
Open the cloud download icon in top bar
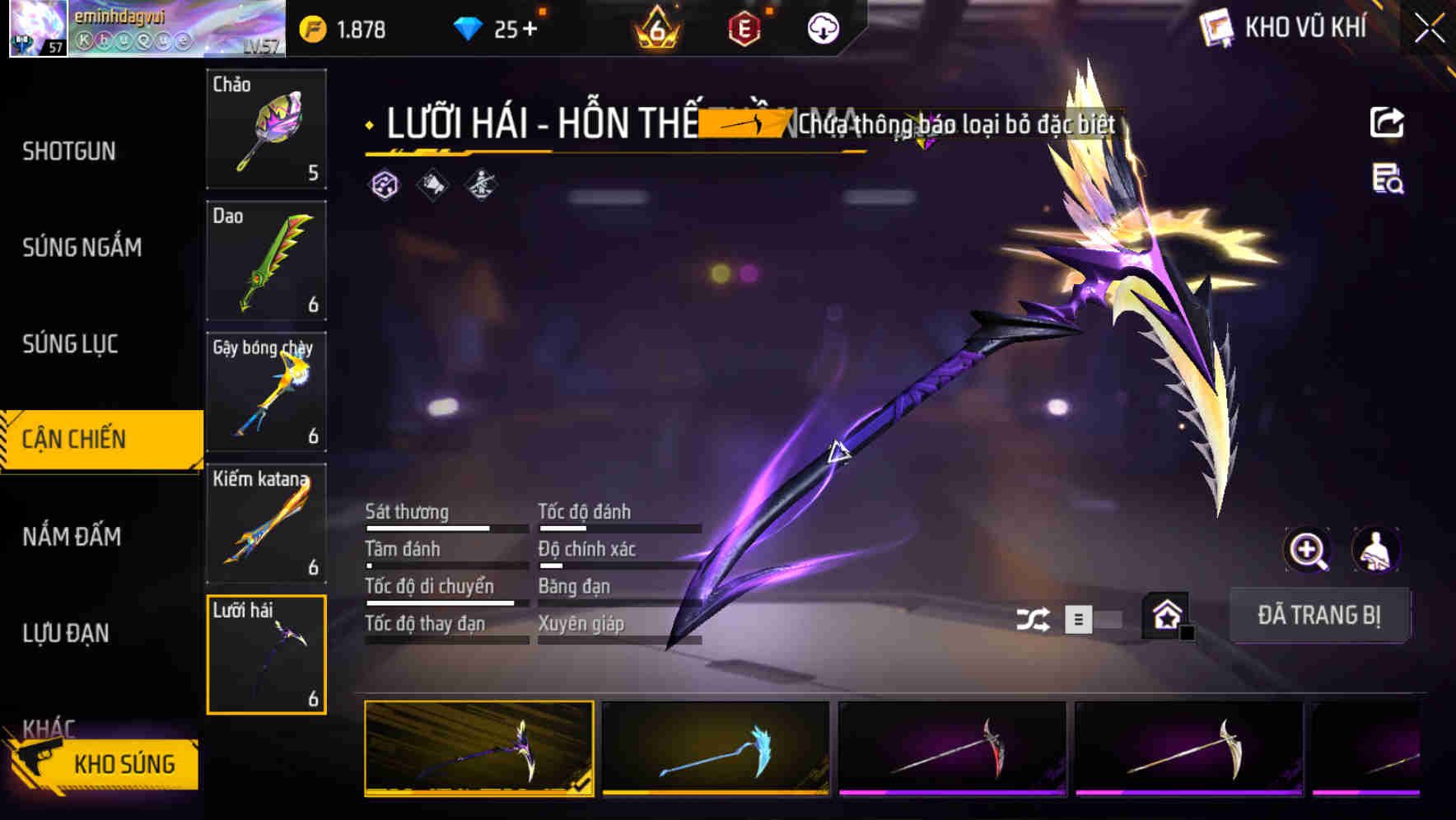point(821,27)
